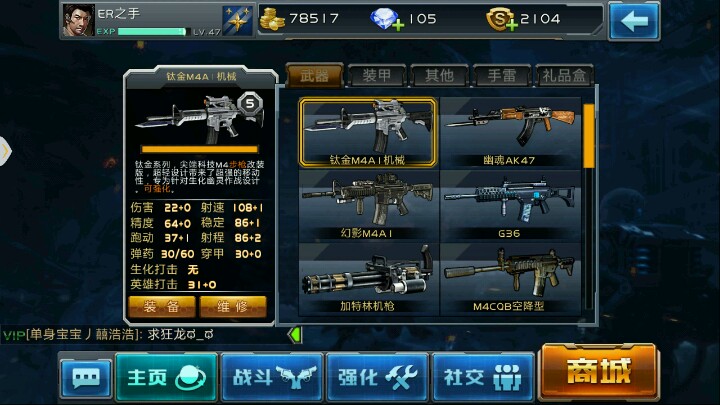Show the 手雷 grenade tab

[500, 75]
